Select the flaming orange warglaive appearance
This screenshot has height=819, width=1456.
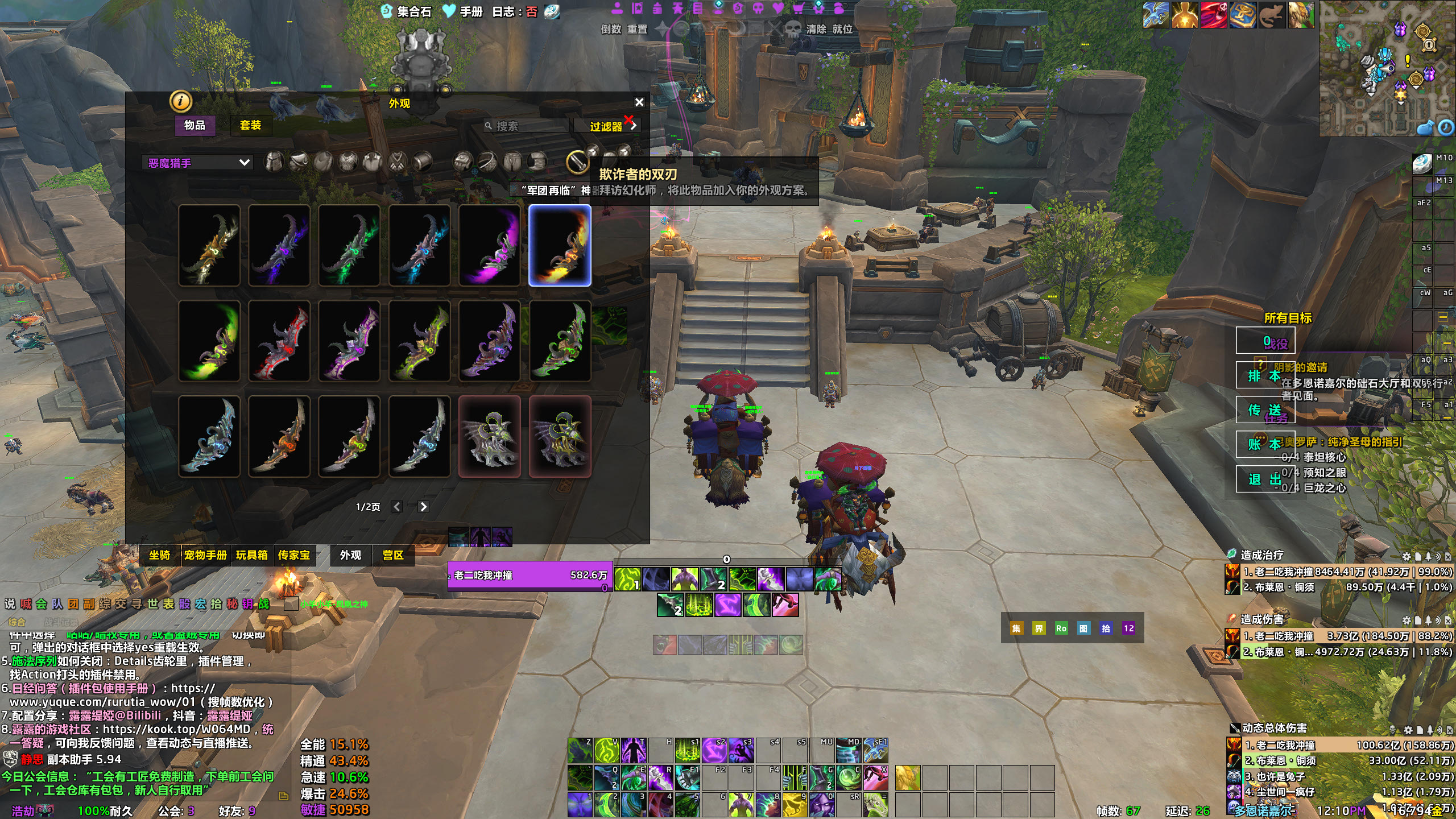pos(560,245)
